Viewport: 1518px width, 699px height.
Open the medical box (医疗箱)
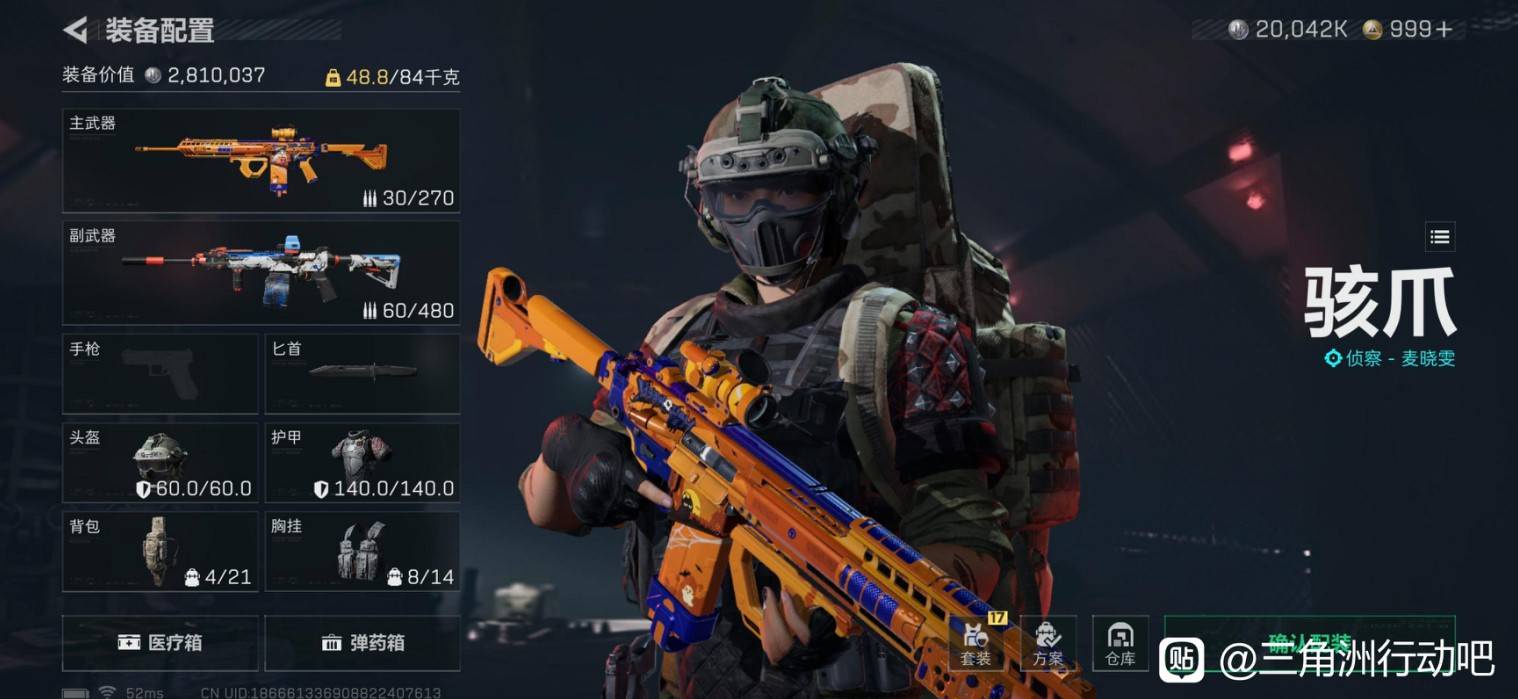(160, 642)
